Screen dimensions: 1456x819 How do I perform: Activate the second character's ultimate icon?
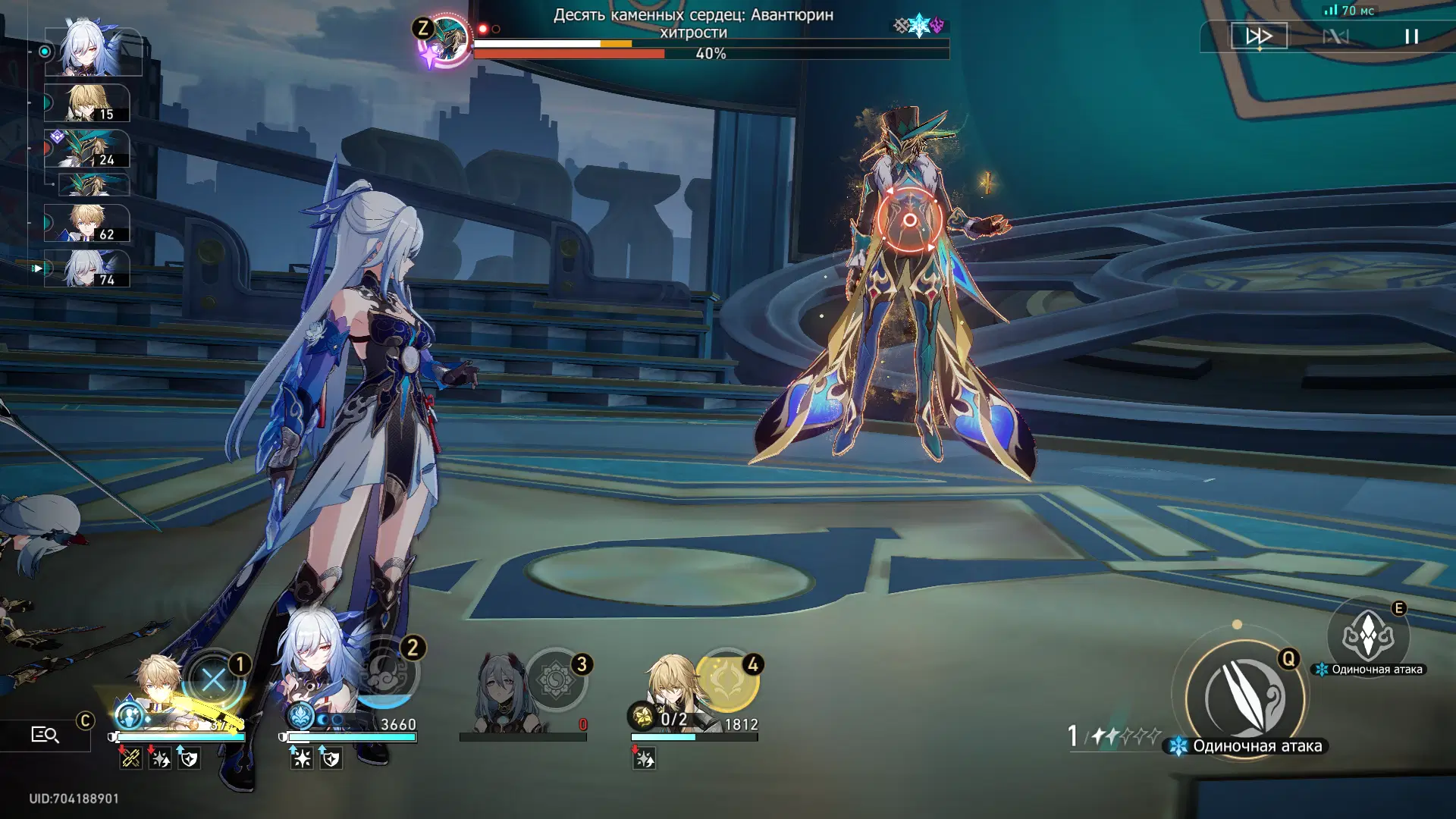pos(388,673)
